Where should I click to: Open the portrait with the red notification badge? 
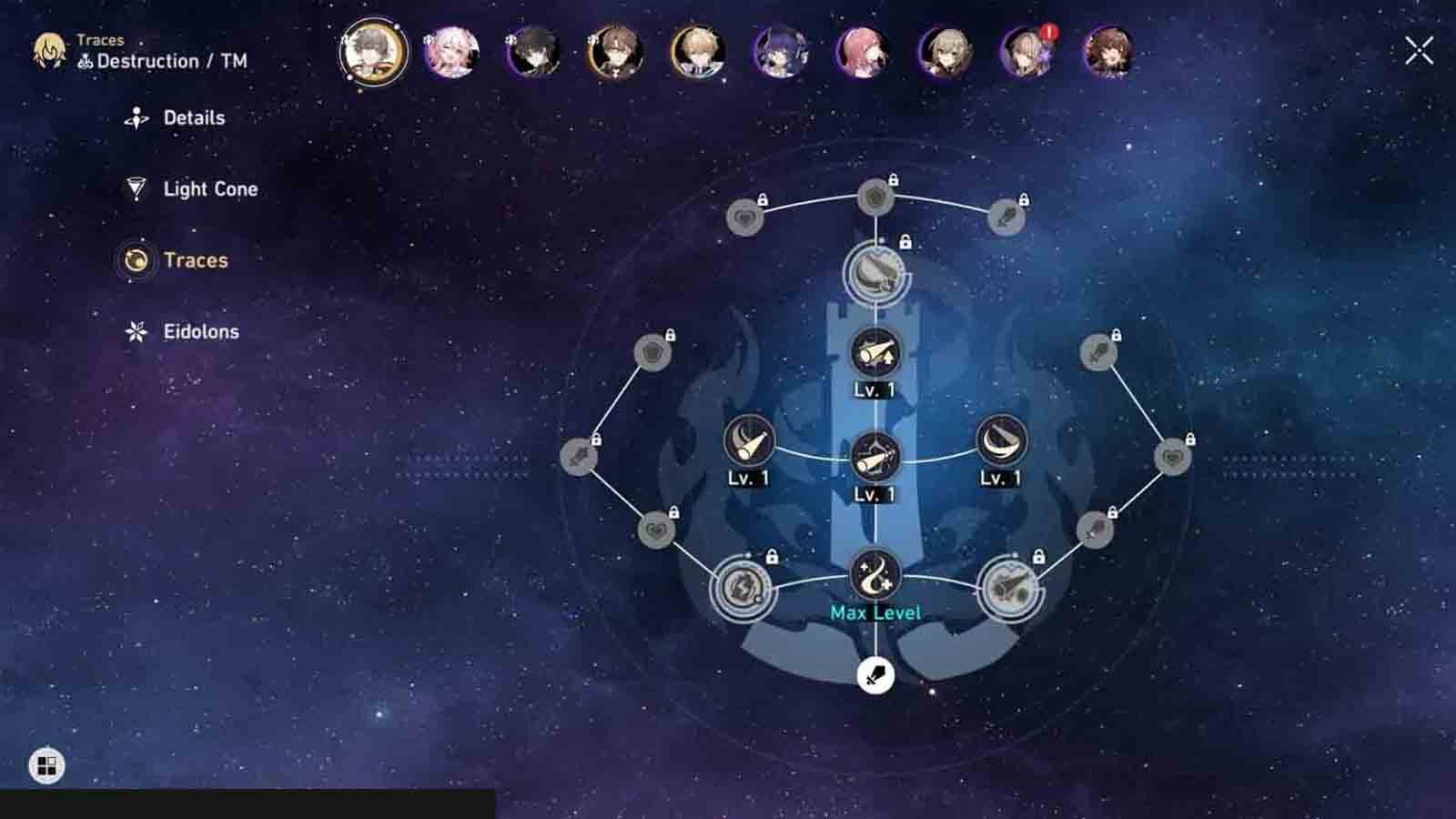coord(1028,55)
